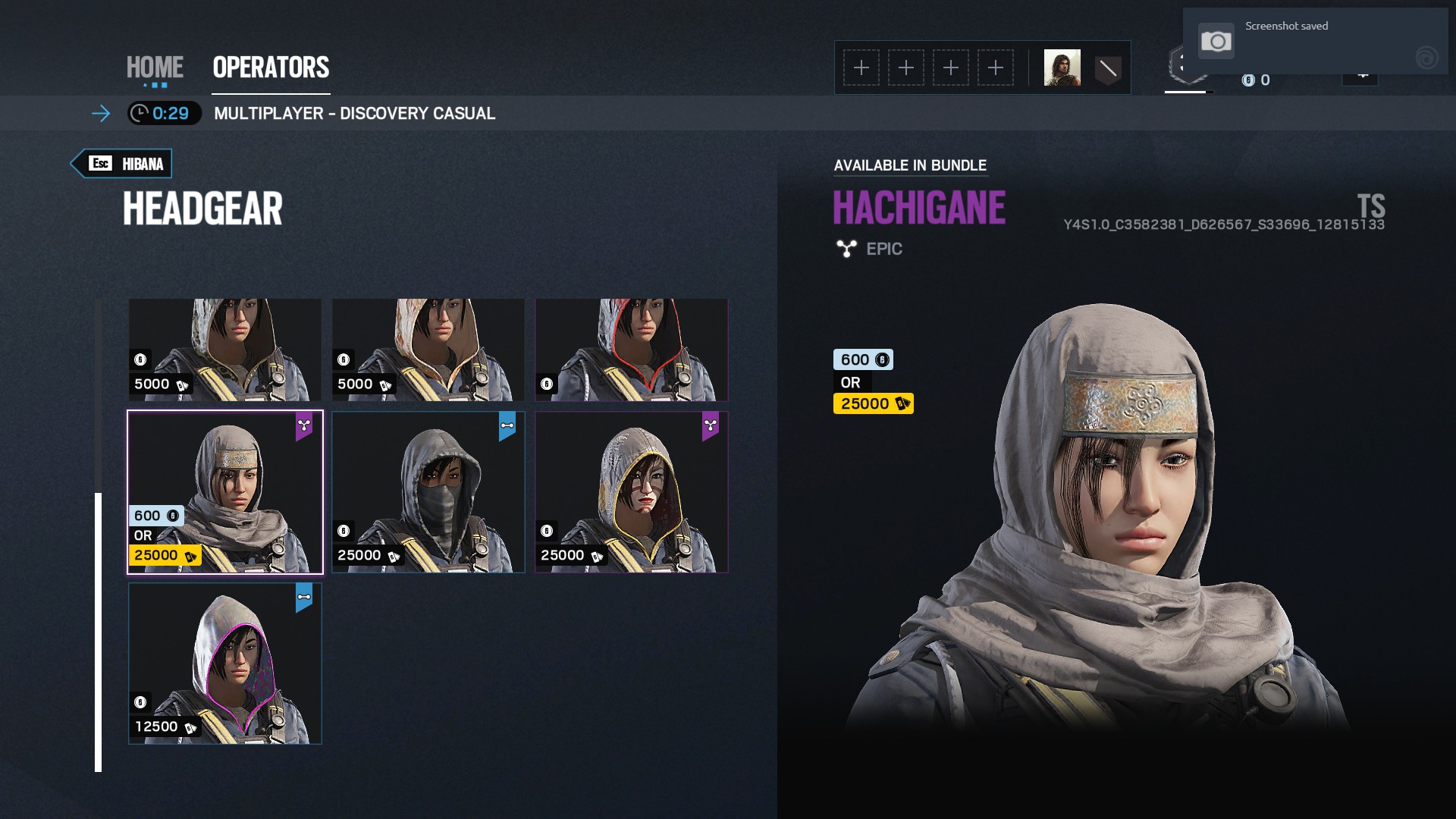Pick the white hood with magenta trim
Screen dimensions: 1456x819
(x=225, y=664)
